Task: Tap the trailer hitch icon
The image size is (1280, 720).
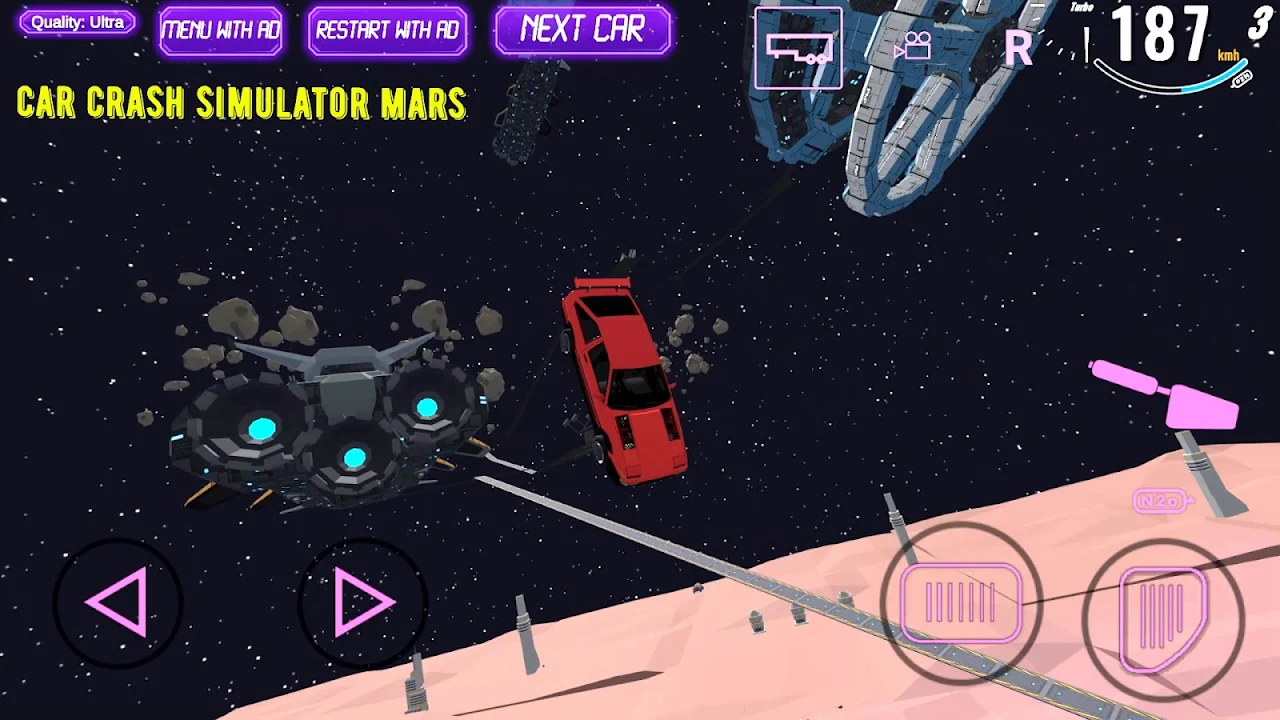Action: click(x=798, y=48)
